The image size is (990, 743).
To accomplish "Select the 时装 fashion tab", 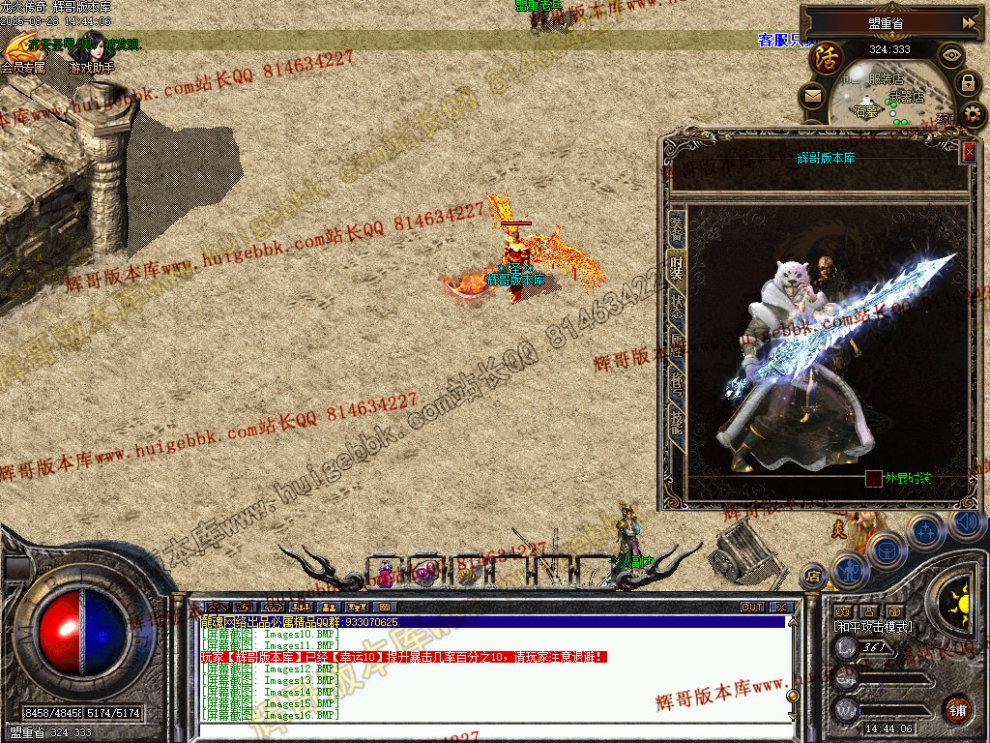I will point(677,269).
